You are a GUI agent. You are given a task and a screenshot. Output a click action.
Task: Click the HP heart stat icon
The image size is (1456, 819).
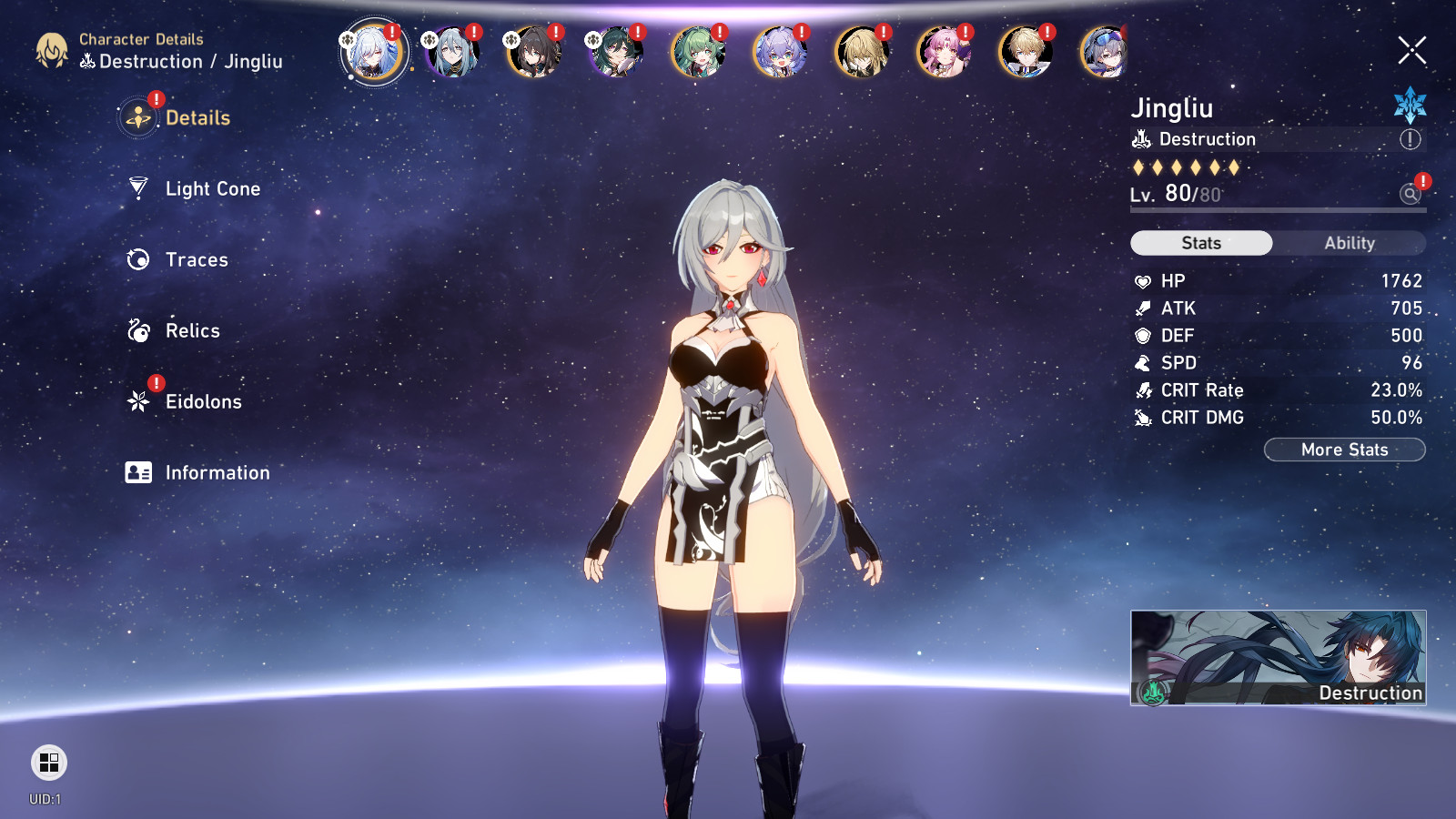tap(1144, 281)
